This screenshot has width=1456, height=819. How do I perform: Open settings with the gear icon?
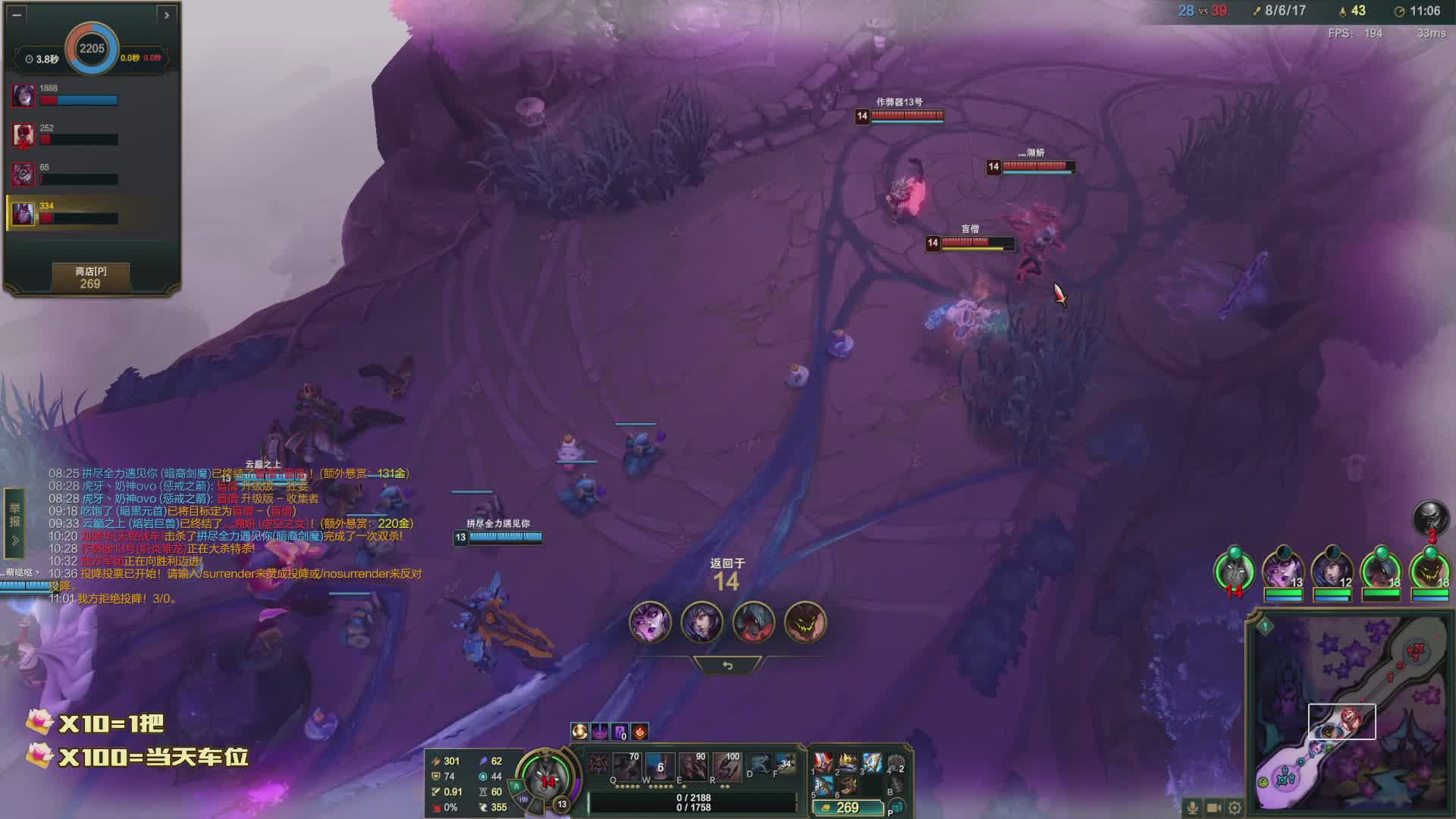pos(1235,808)
